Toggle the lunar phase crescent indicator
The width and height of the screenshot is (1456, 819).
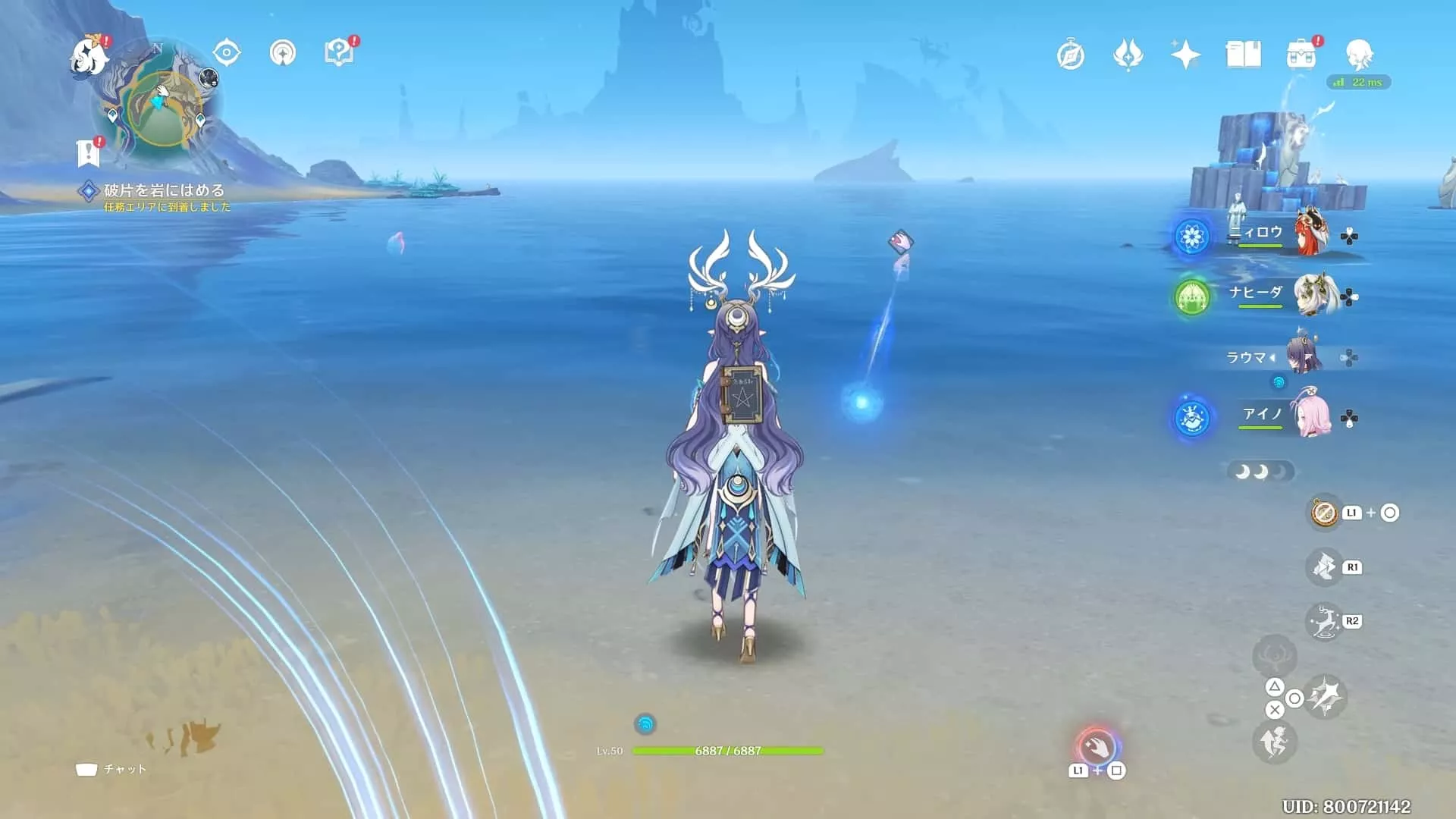(1260, 470)
